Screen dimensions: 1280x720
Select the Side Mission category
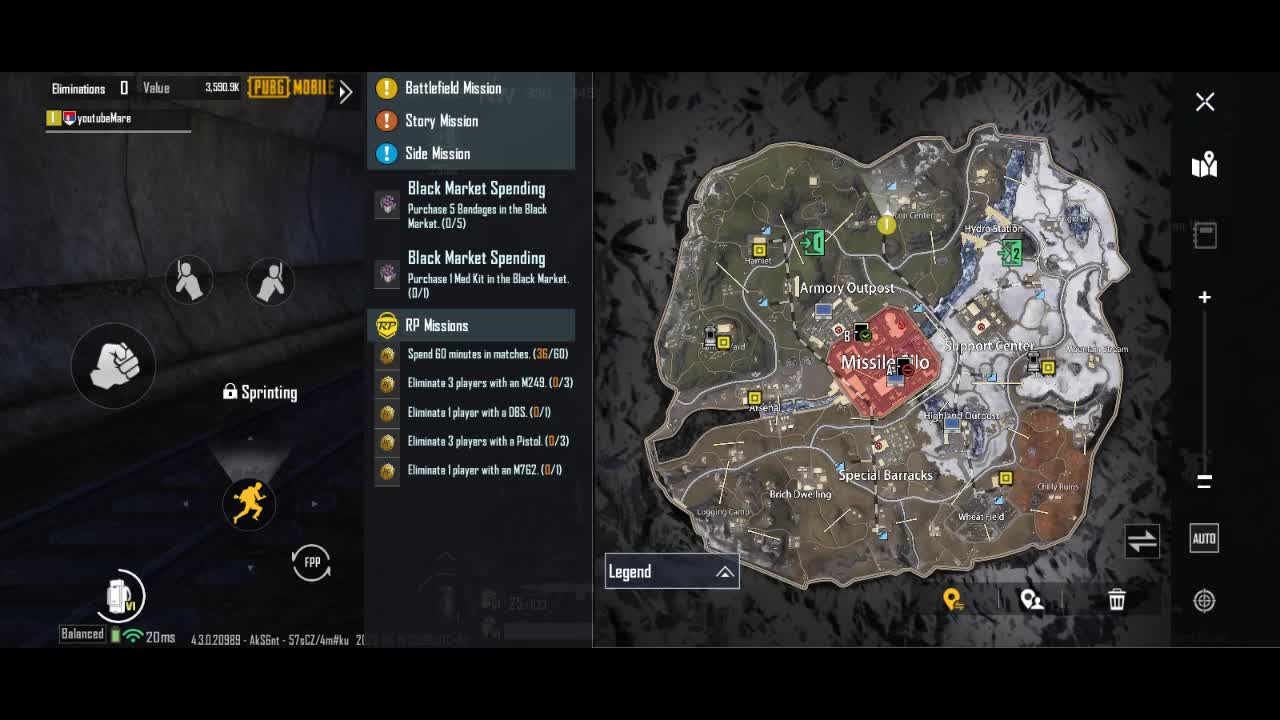437,154
